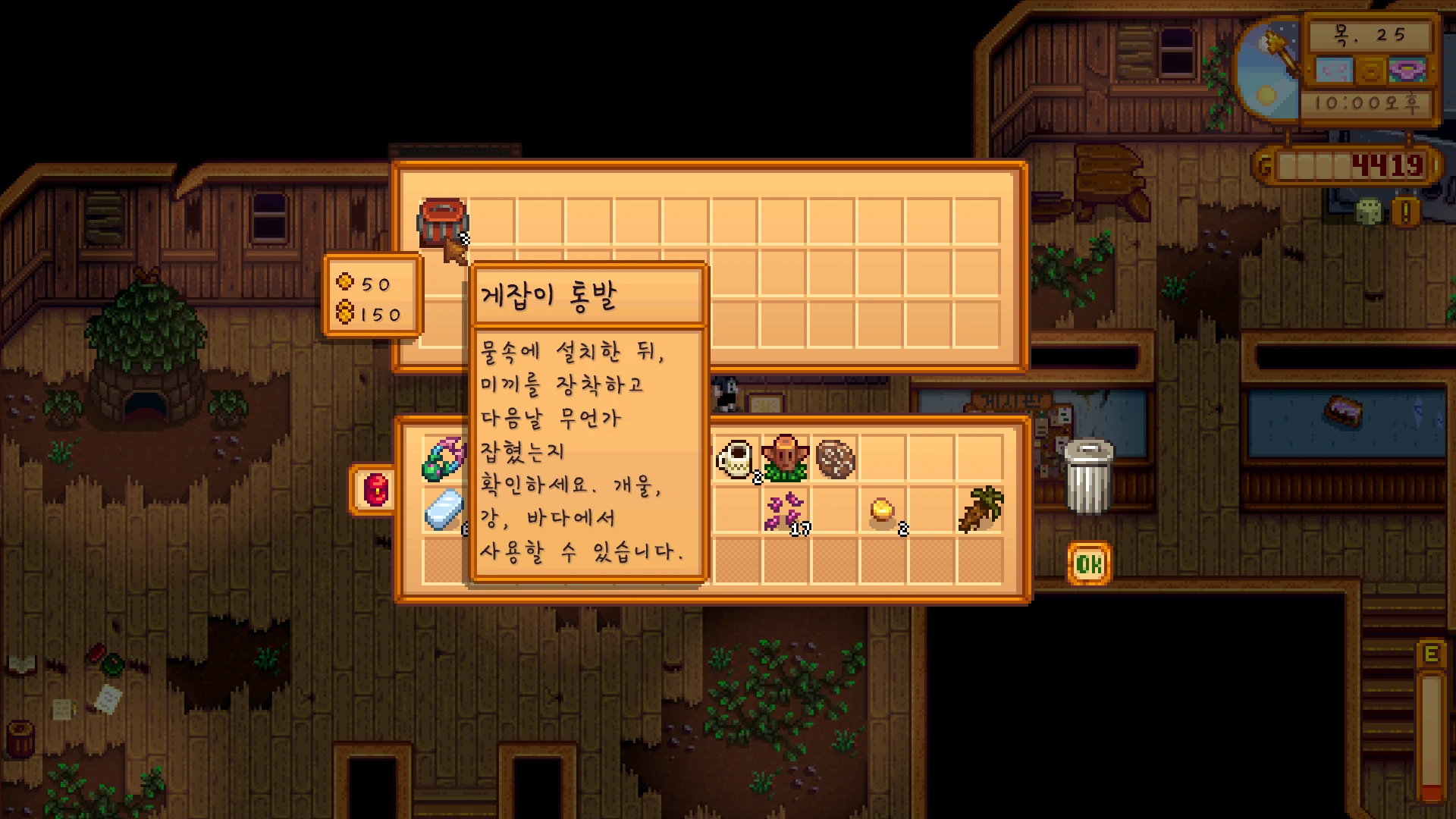Take the crab pot from the chest
1456x819 pixels.
coord(443,222)
